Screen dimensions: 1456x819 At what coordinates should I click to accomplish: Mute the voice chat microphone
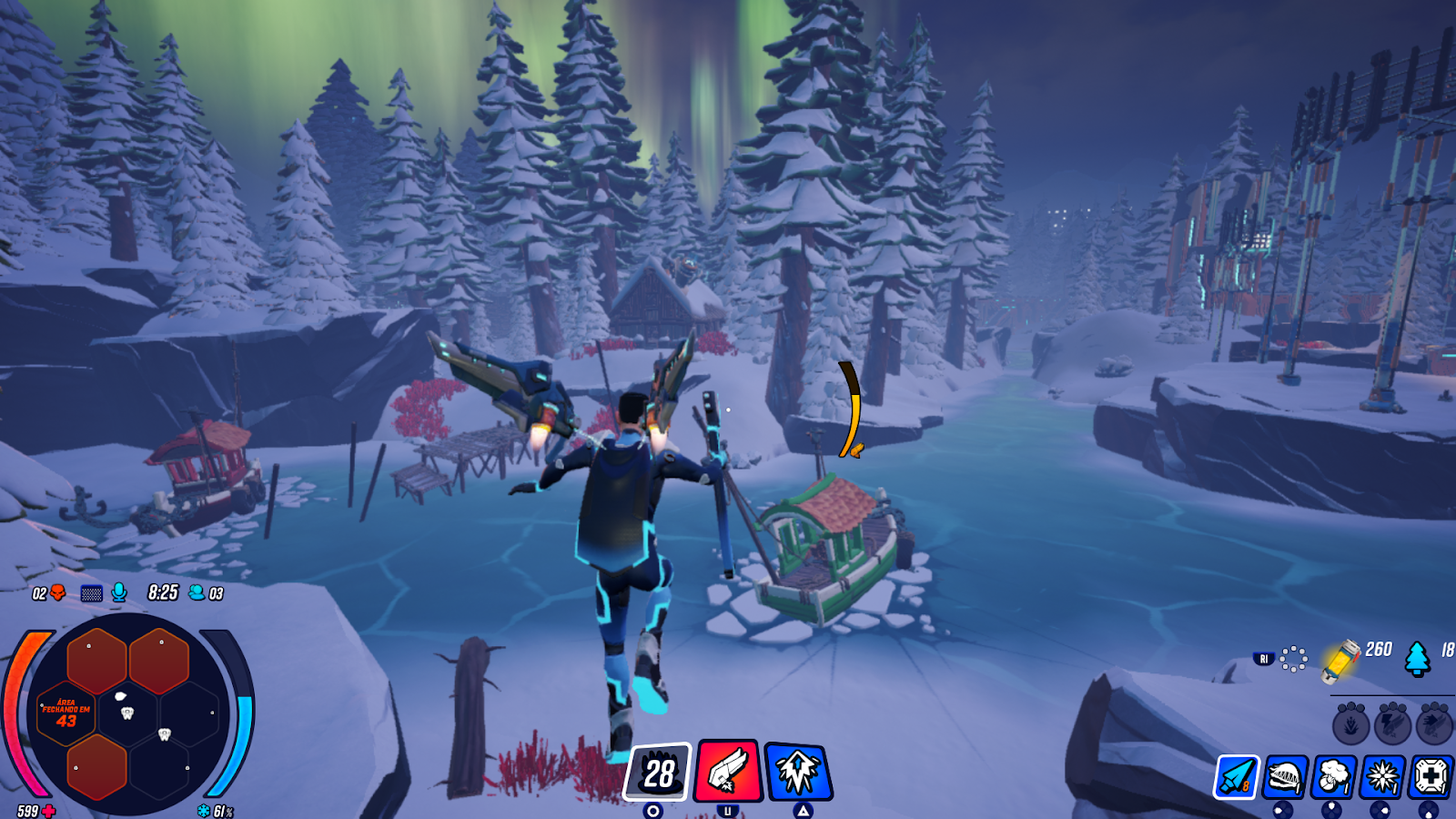point(118,591)
